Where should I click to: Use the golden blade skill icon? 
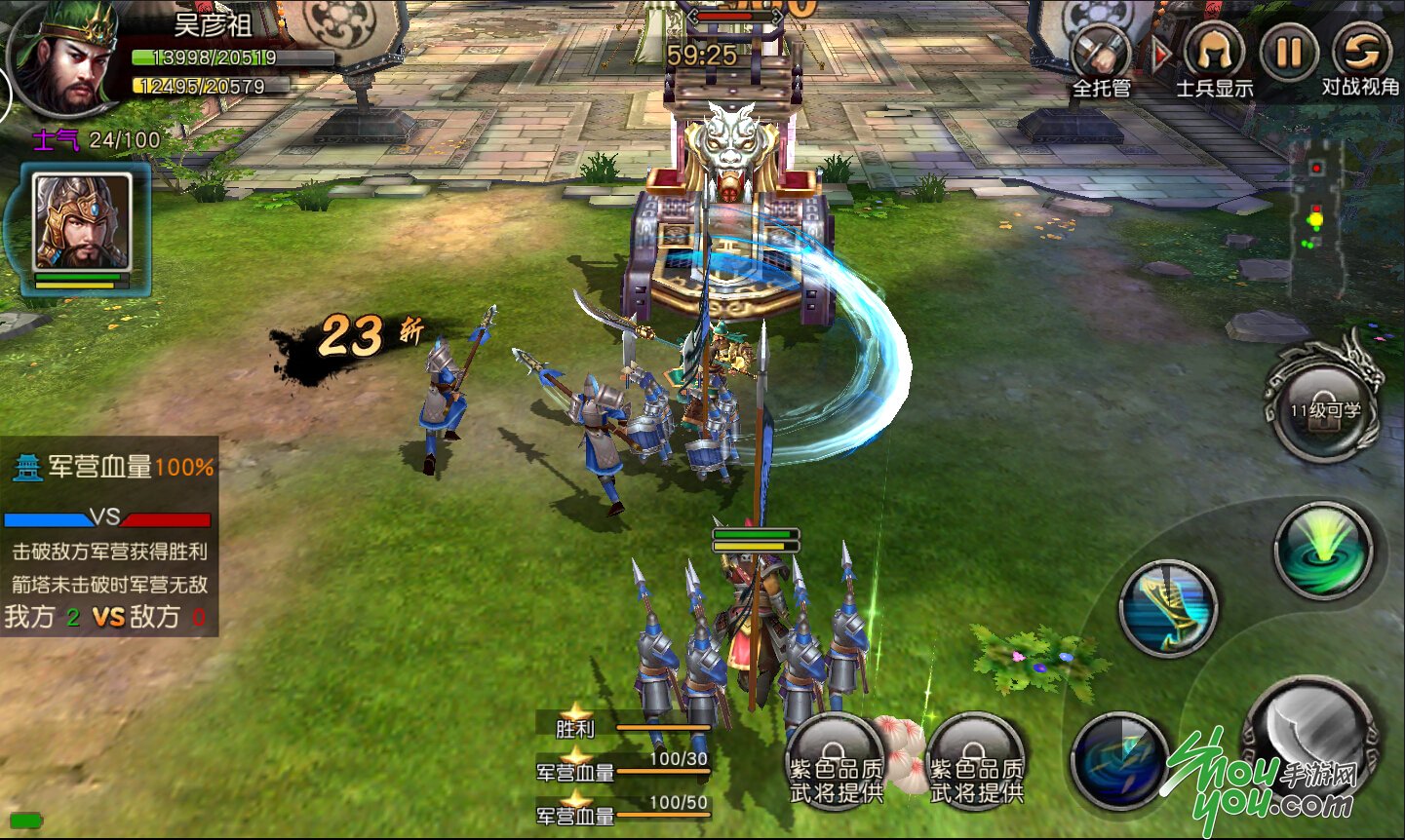[1168, 607]
